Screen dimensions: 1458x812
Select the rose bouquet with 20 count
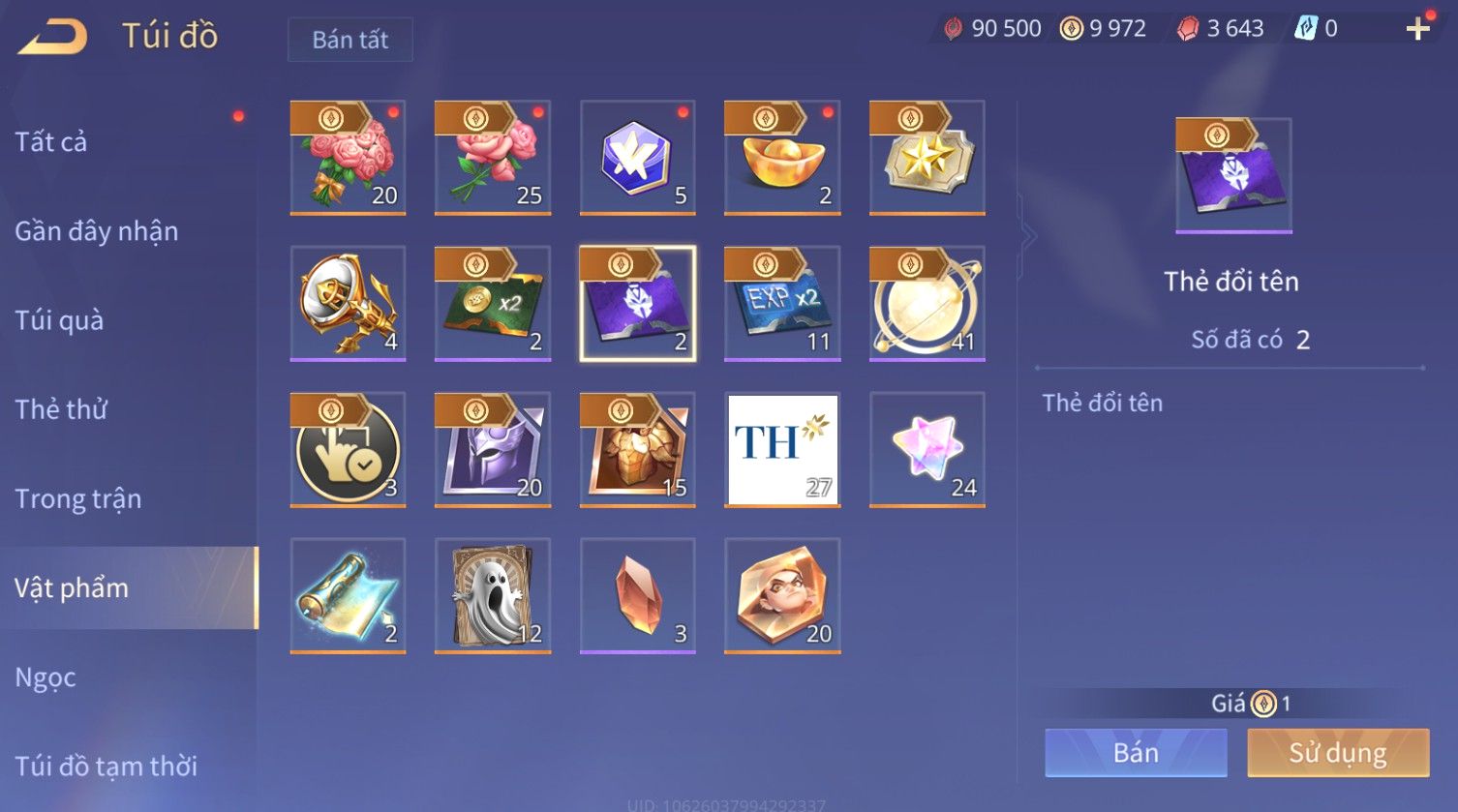348,157
